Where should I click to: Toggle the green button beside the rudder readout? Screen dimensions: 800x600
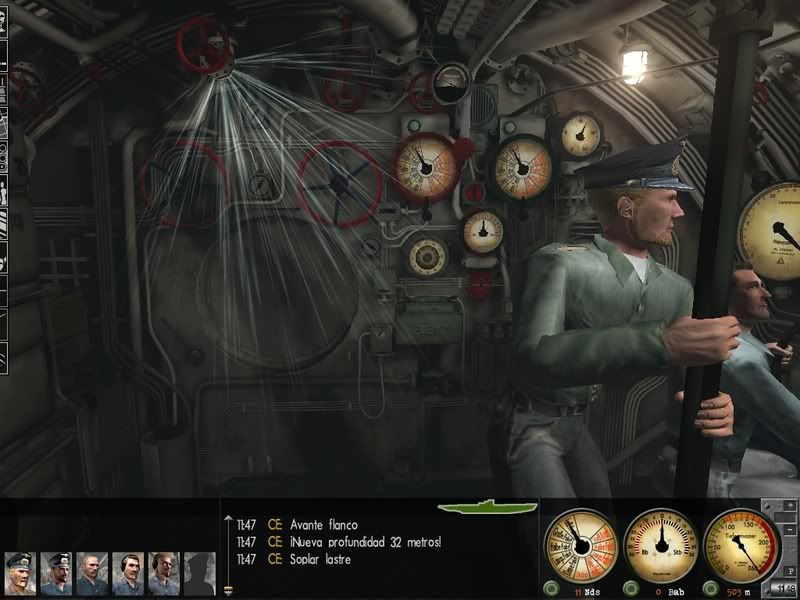632,588
